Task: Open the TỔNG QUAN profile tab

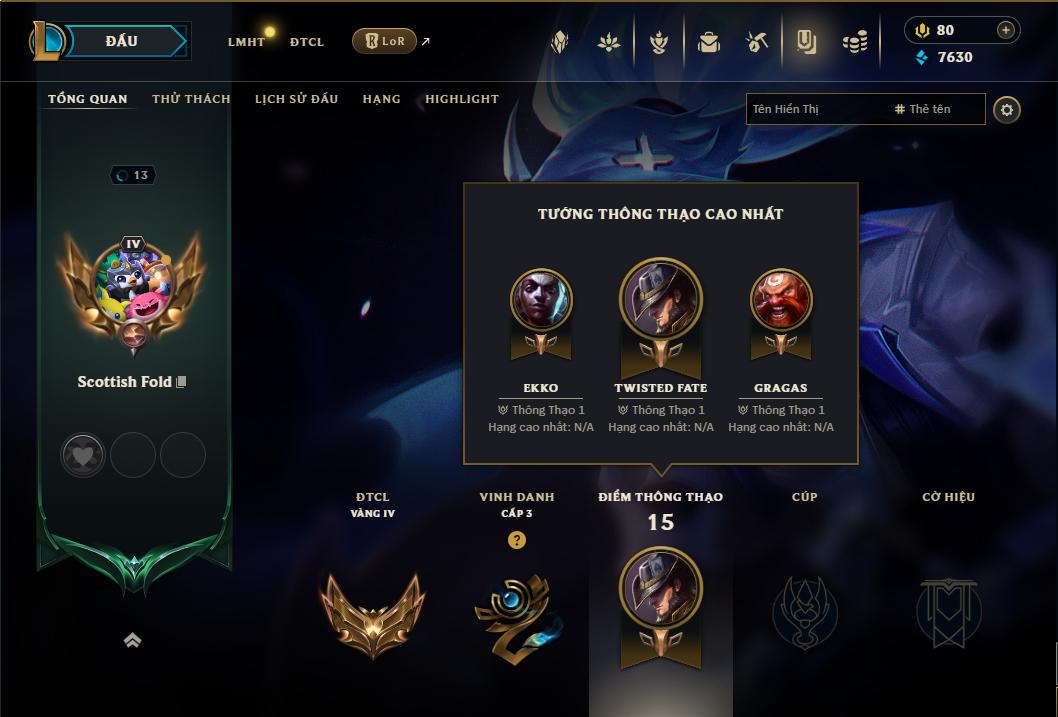Action: point(88,99)
